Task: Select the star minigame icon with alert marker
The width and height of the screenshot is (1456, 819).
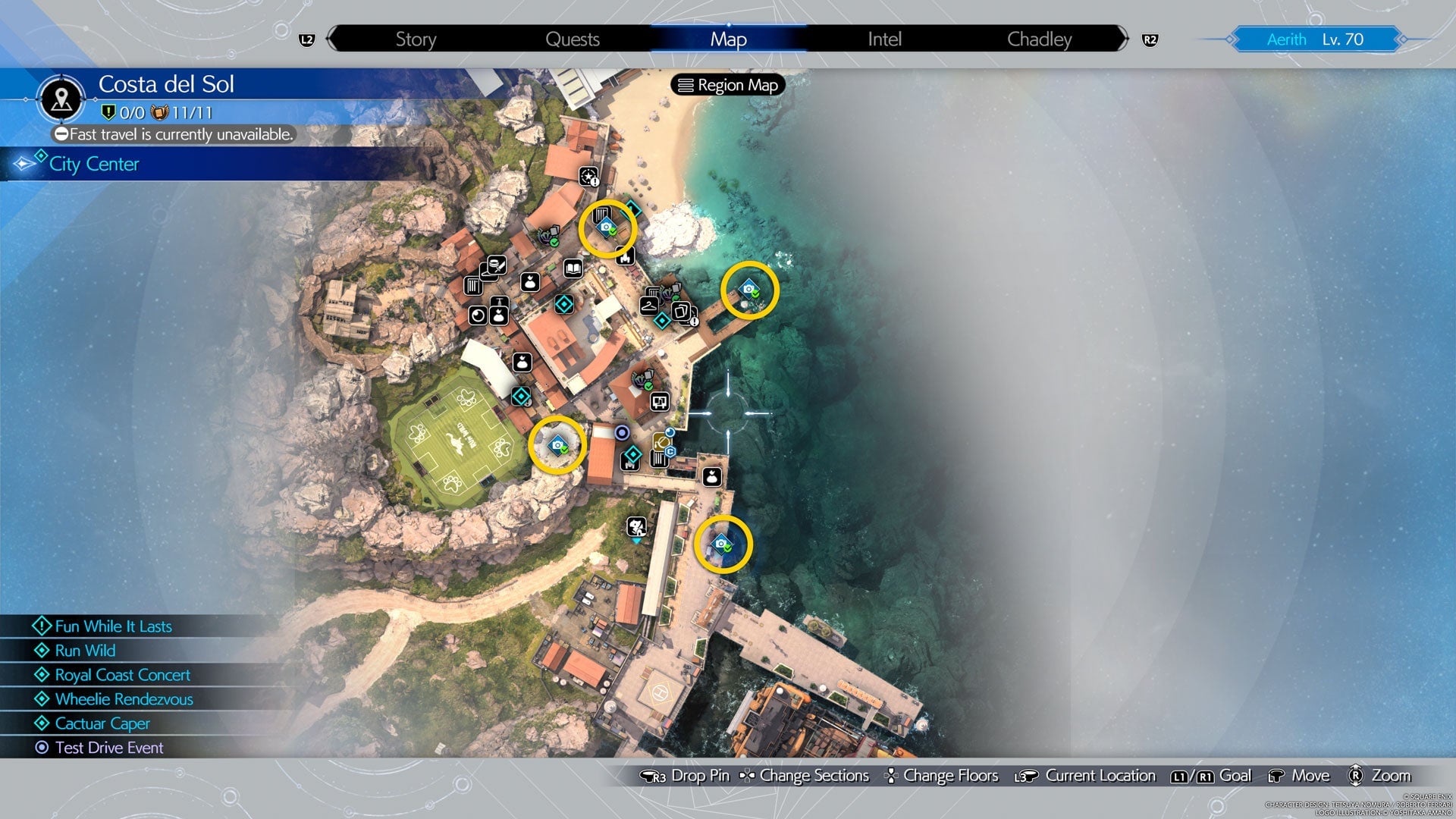Action: click(588, 177)
